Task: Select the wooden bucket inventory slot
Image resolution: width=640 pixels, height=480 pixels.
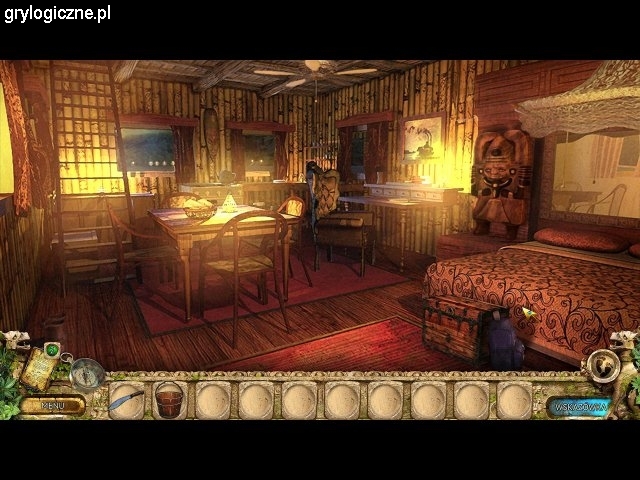Action: [170, 400]
